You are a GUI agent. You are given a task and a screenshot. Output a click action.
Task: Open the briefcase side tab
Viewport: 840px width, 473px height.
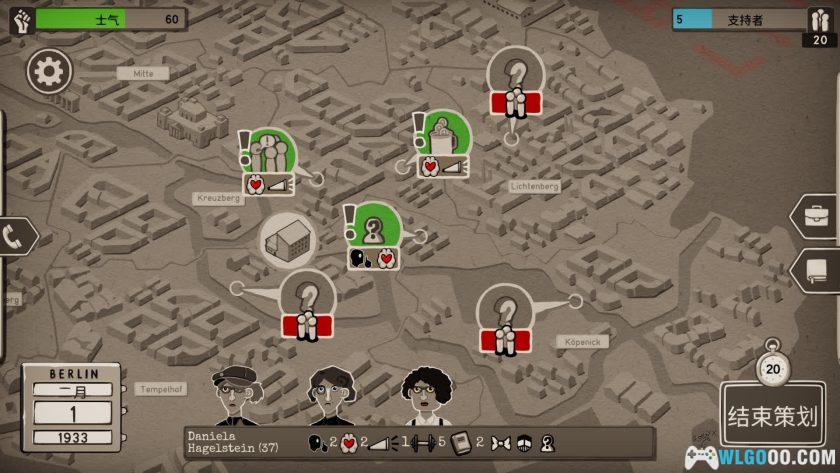(x=817, y=215)
